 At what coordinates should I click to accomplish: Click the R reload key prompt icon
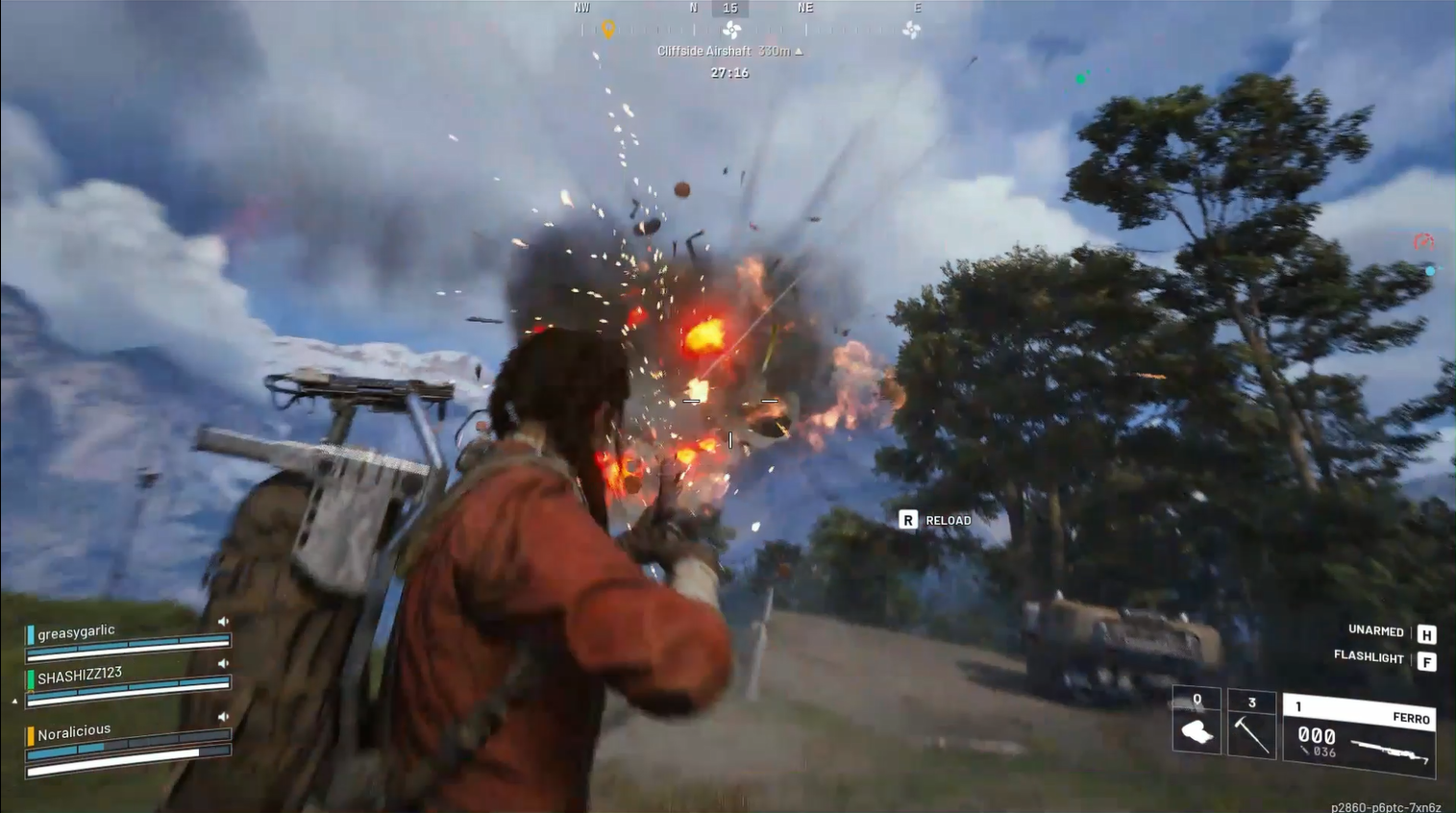pyautogui.click(x=906, y=520)
